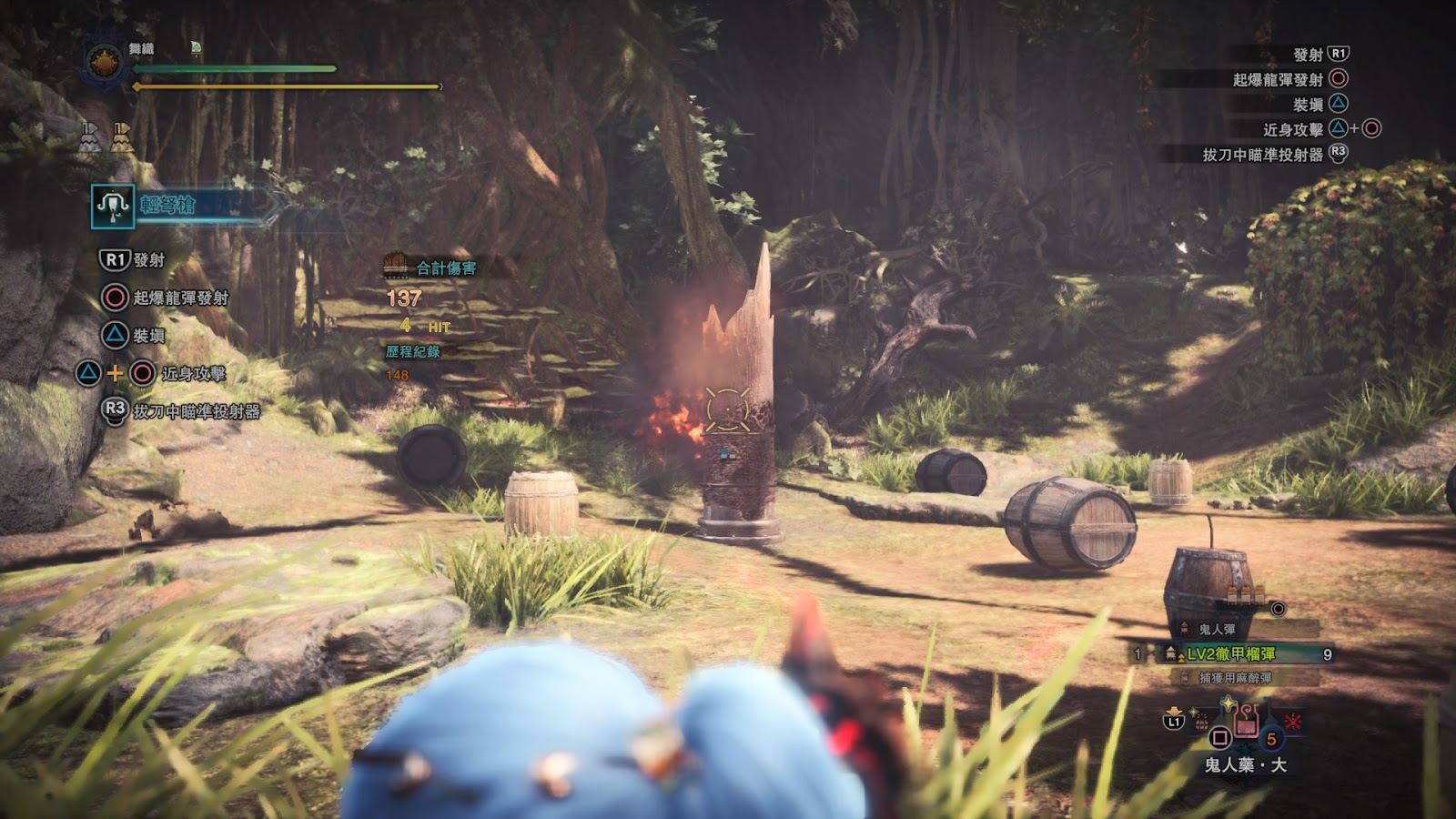The height and width of the screenshot is (819, 1456).
Task: Select the golden powder sack buff icon
Action: coord(122,137)
